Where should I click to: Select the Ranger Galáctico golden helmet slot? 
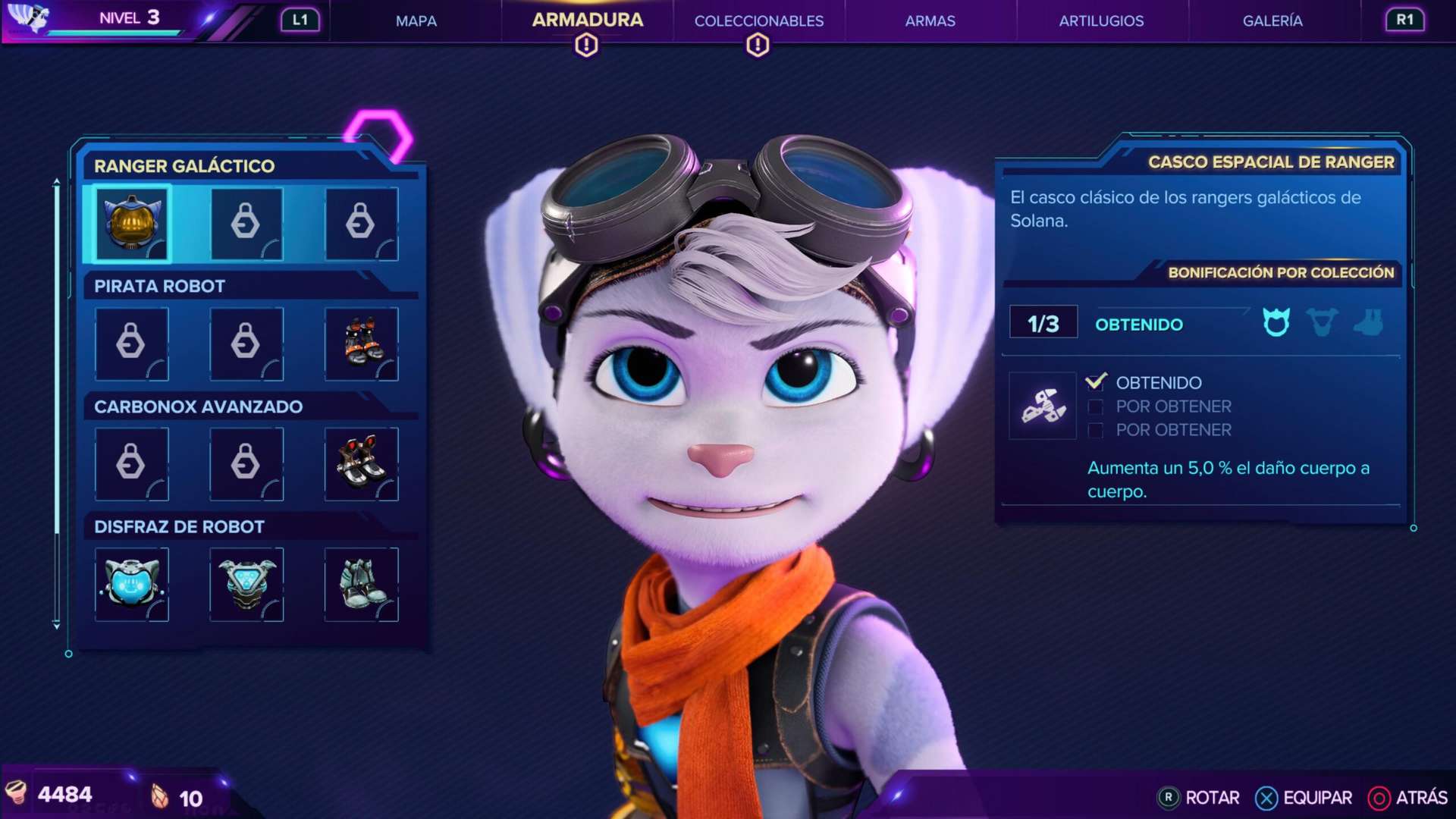point(132,224)
